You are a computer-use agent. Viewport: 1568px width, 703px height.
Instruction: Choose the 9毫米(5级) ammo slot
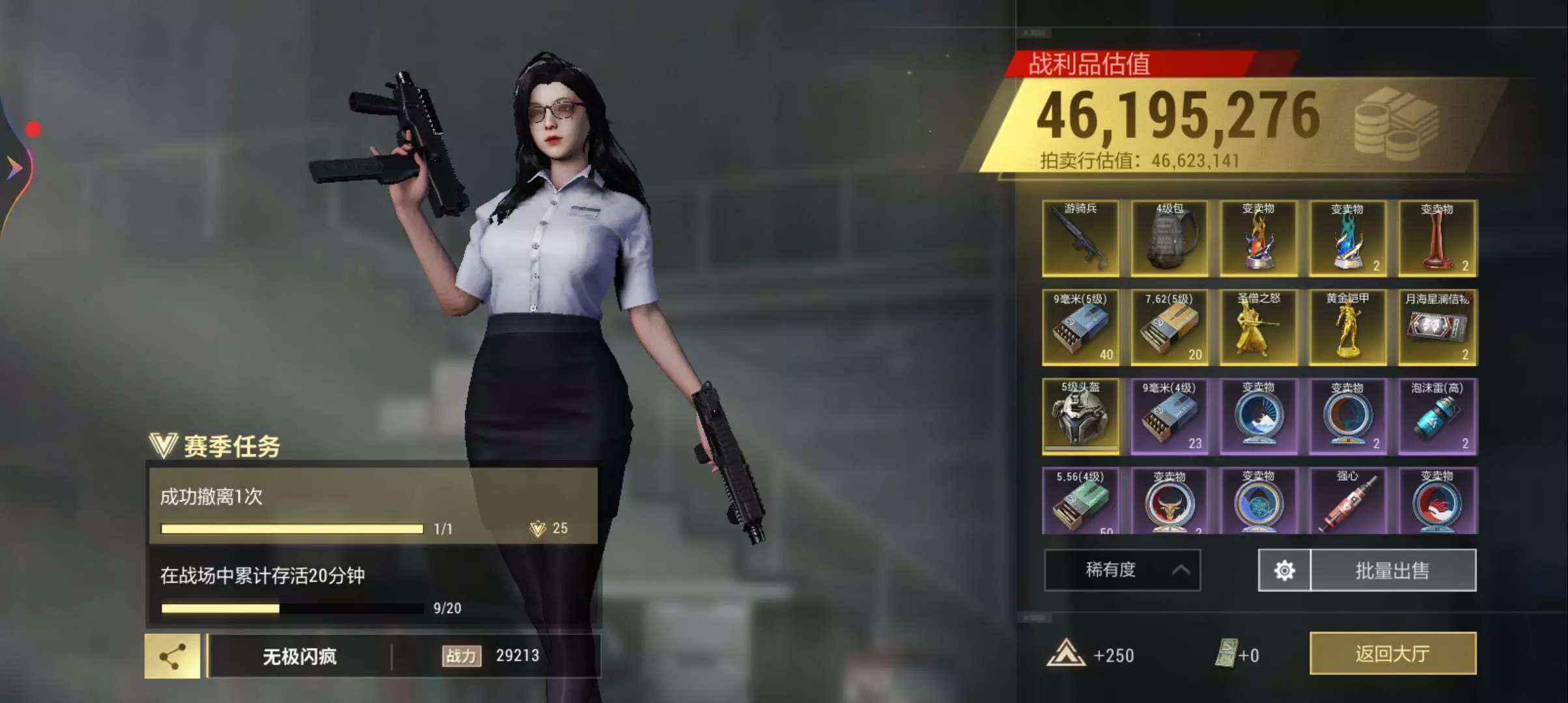pos(1080,327)
